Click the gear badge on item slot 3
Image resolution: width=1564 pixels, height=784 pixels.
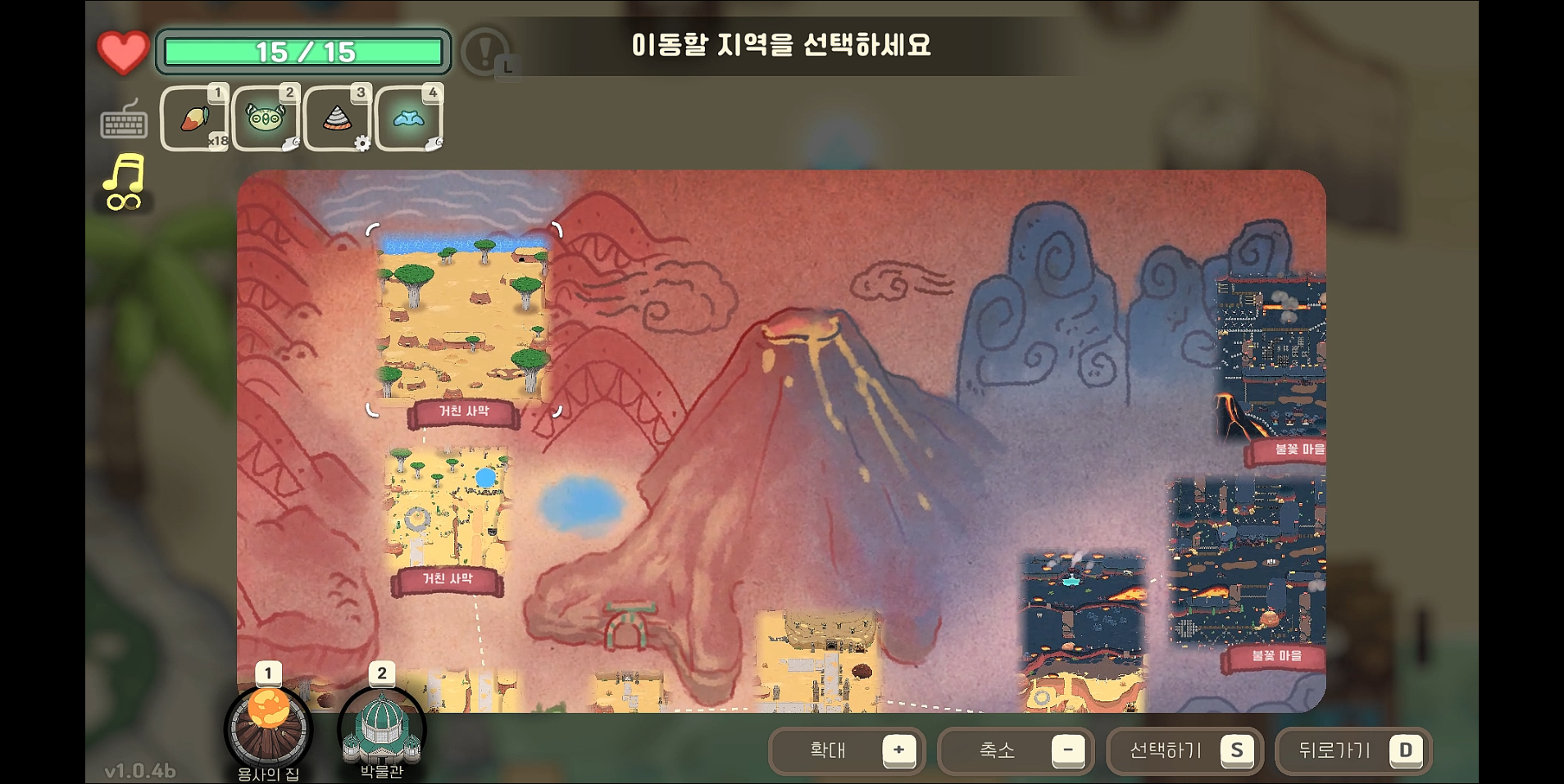click(363, 143)
